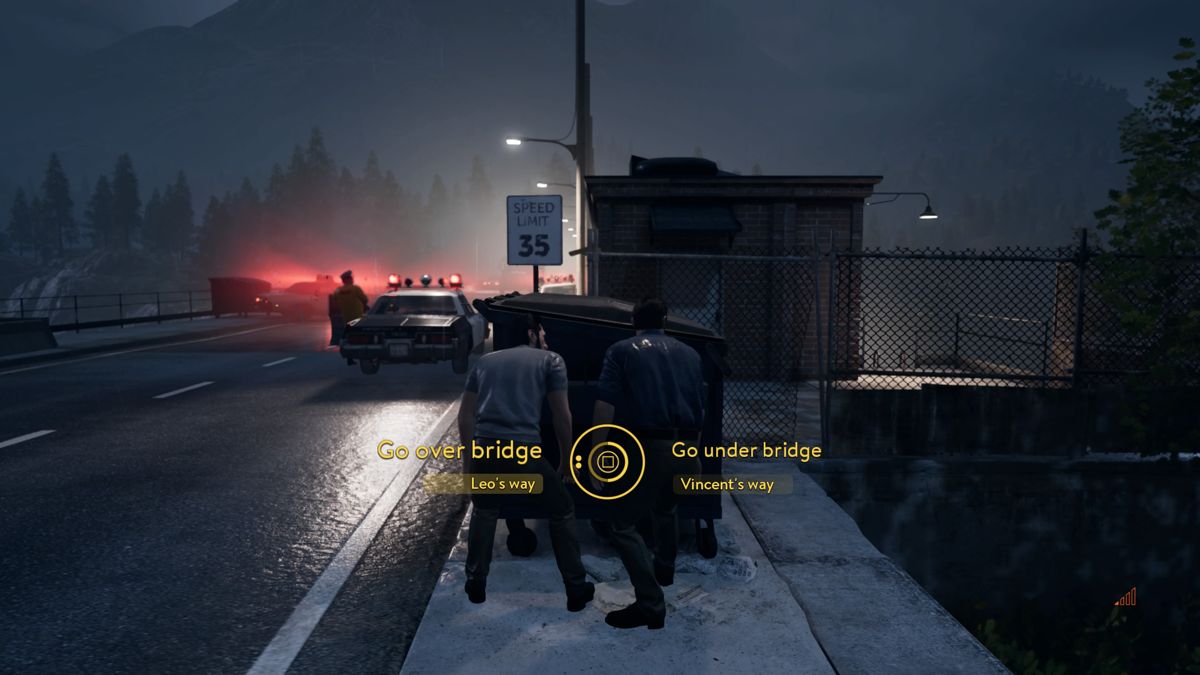Choose the "Go under bridge" option
1200x675 pixels.
[746, 450]
